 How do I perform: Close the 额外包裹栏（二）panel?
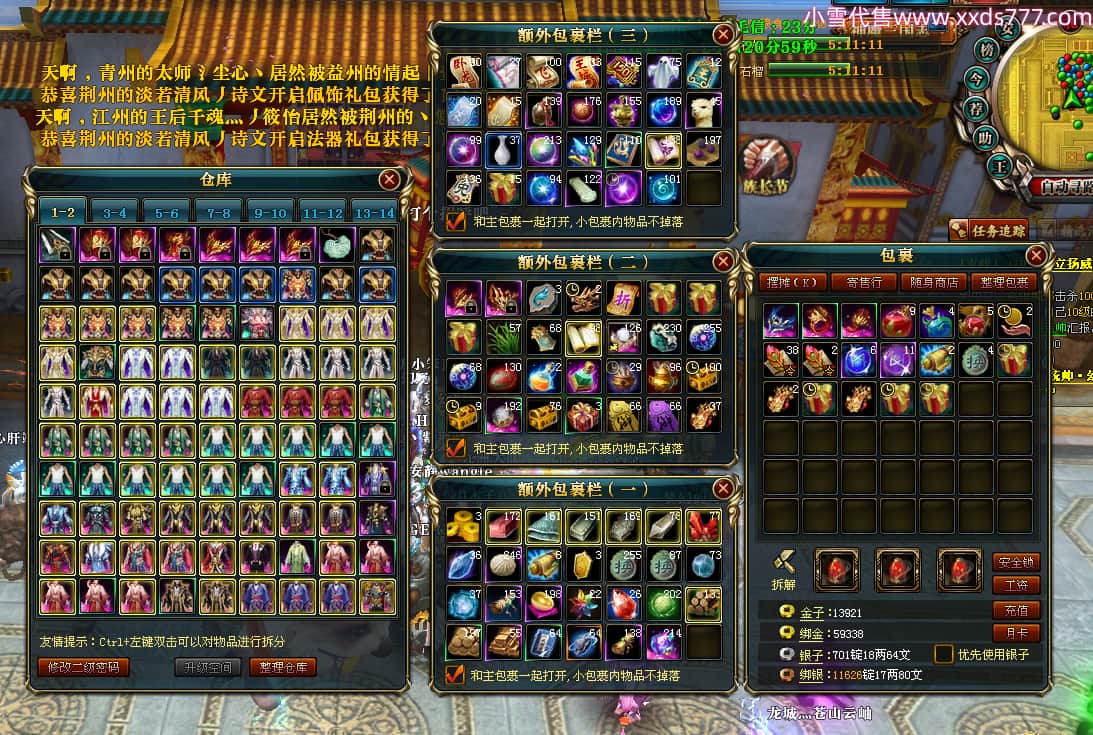click(722, 262)
